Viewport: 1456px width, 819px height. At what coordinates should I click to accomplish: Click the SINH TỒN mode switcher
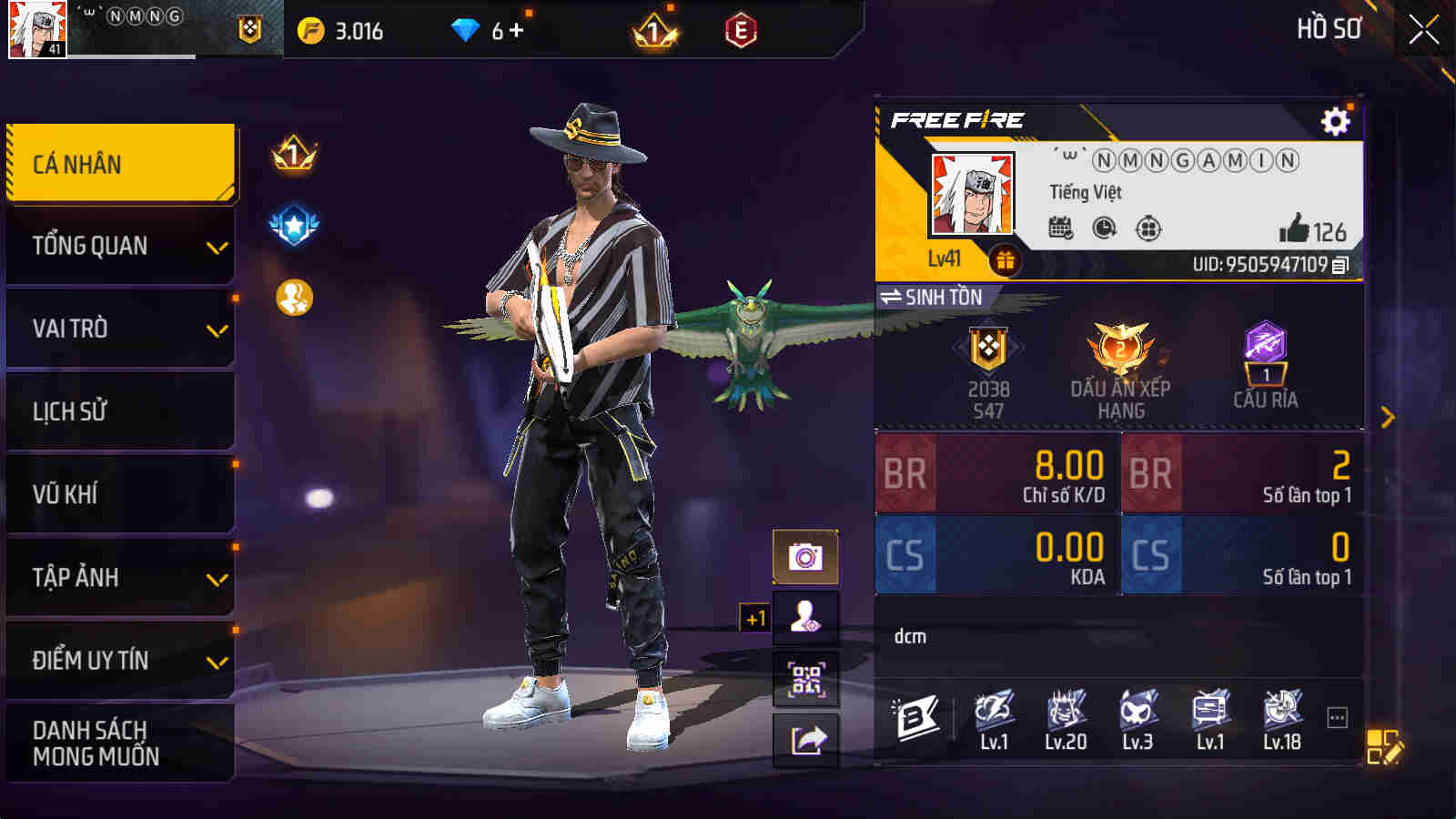(x=928, y=297)
